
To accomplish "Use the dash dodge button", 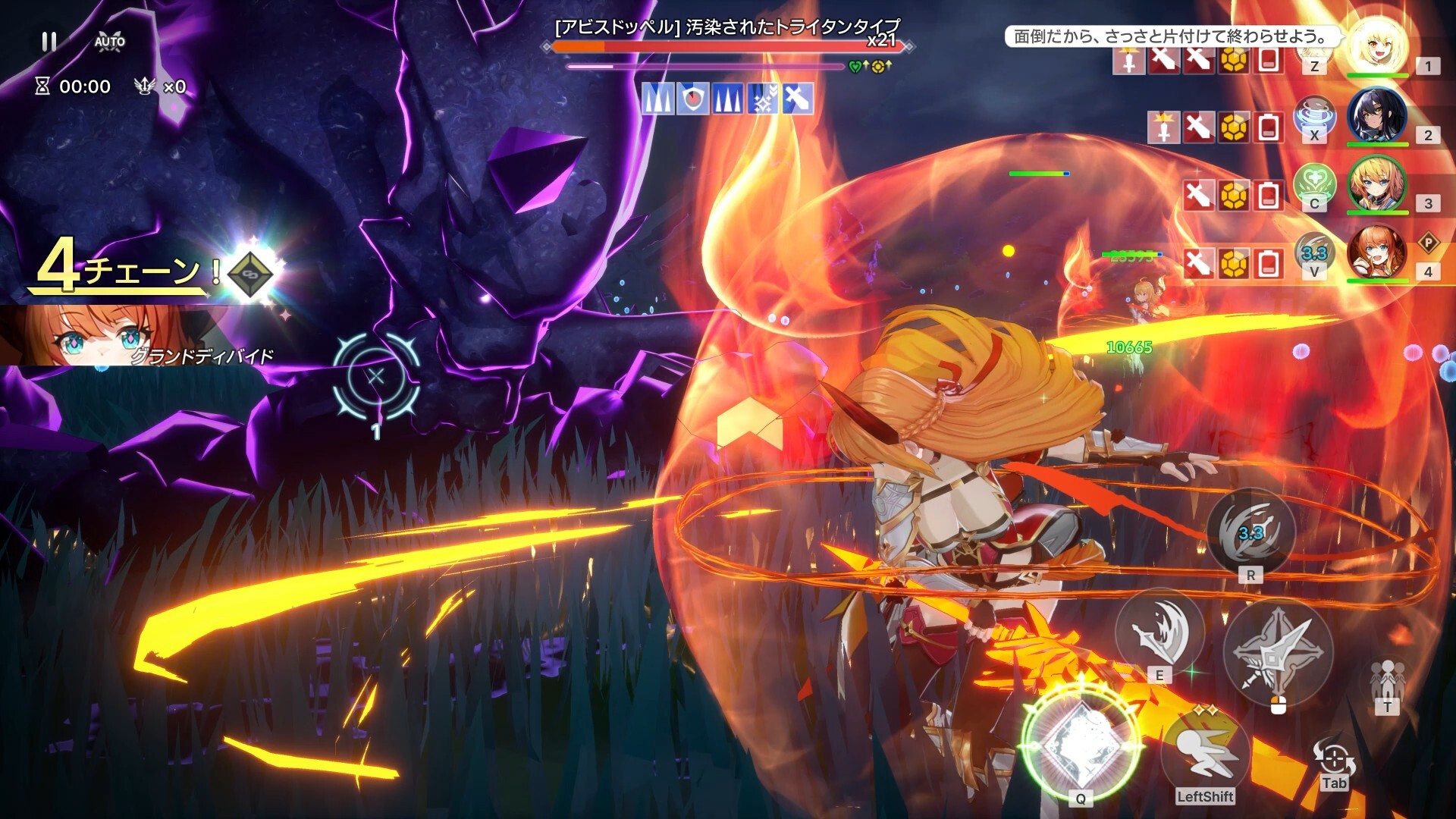I will point(1205,756).
